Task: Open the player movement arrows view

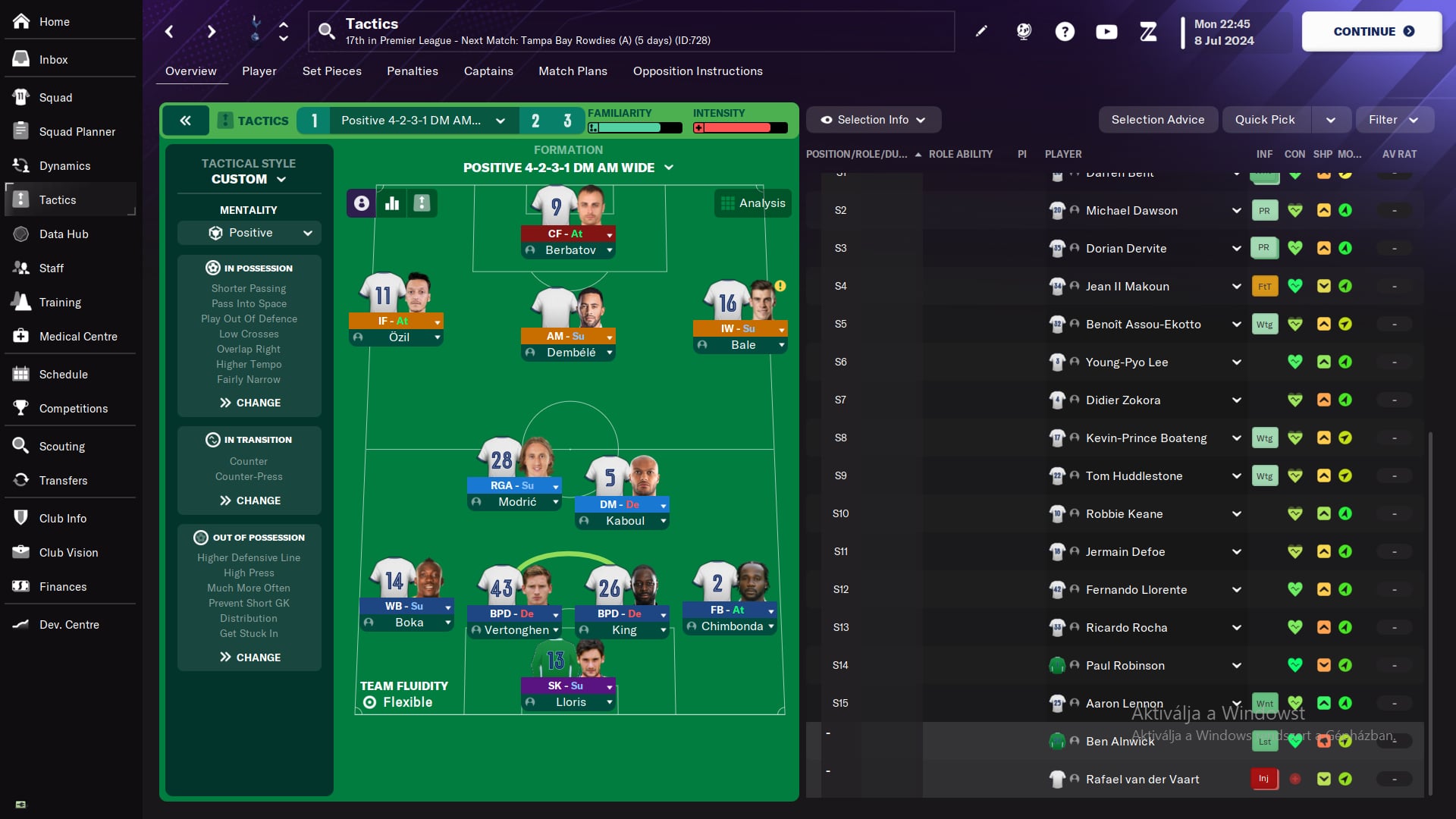Action: (422, 203)
